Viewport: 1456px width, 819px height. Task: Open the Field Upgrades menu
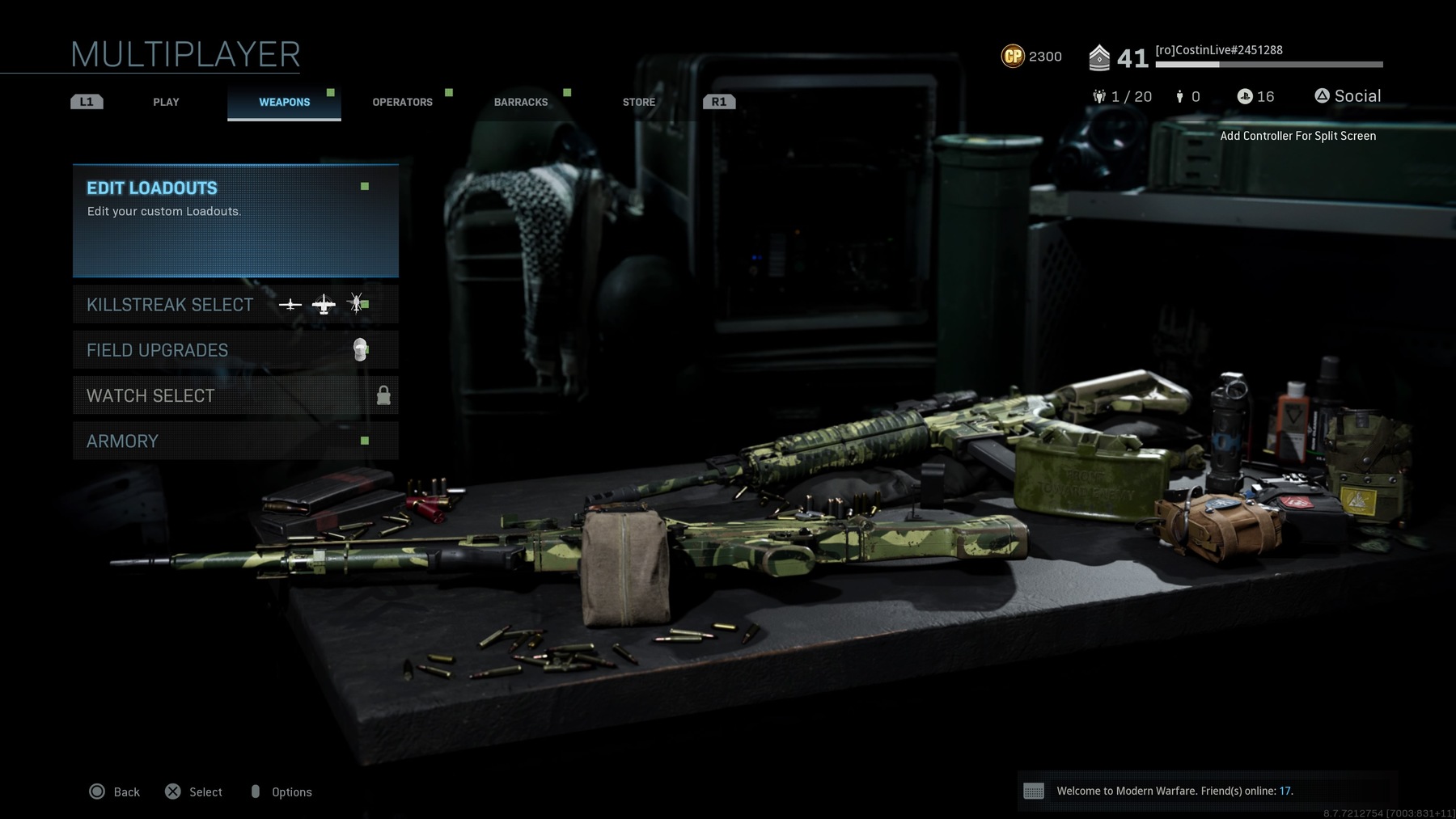click(235, 350)
